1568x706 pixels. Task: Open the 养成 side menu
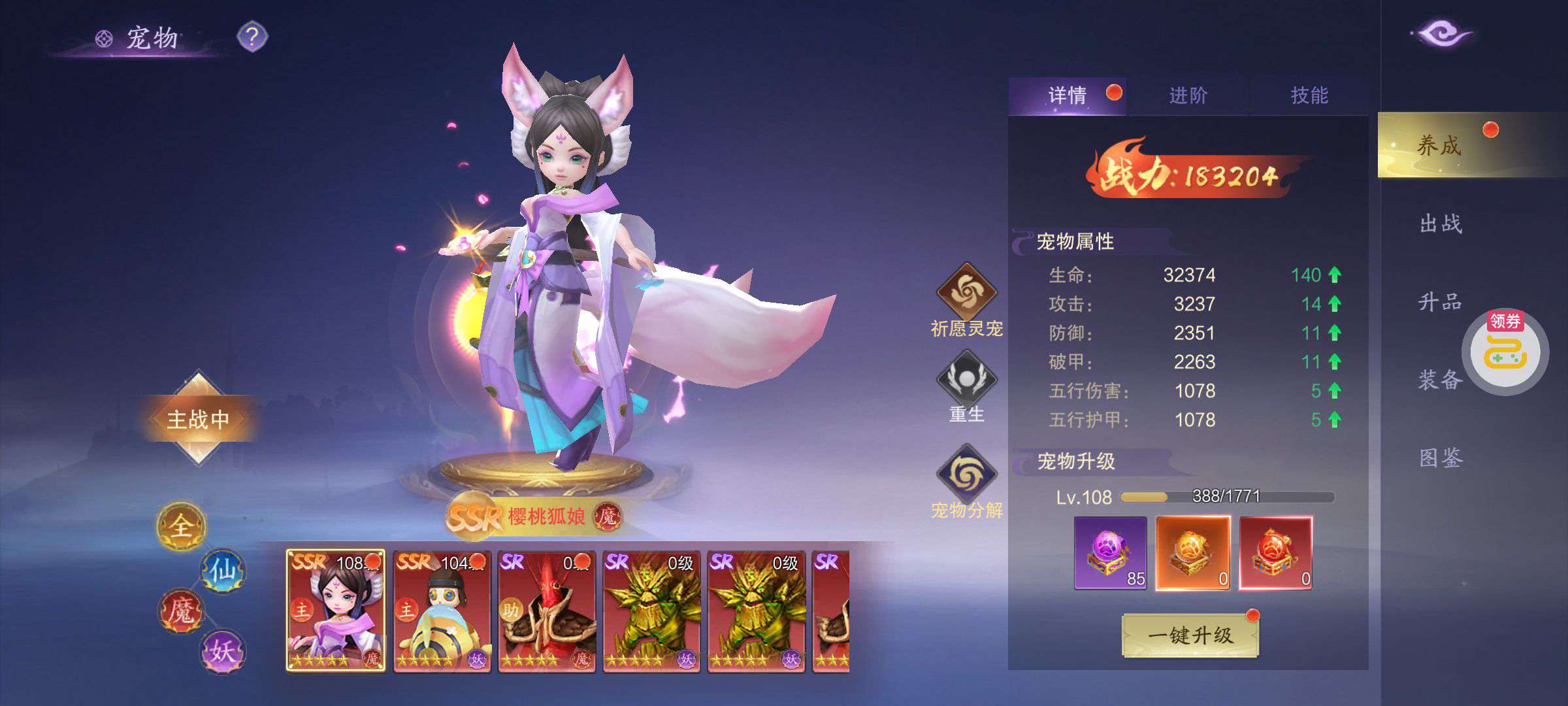tap(1439, 145)
